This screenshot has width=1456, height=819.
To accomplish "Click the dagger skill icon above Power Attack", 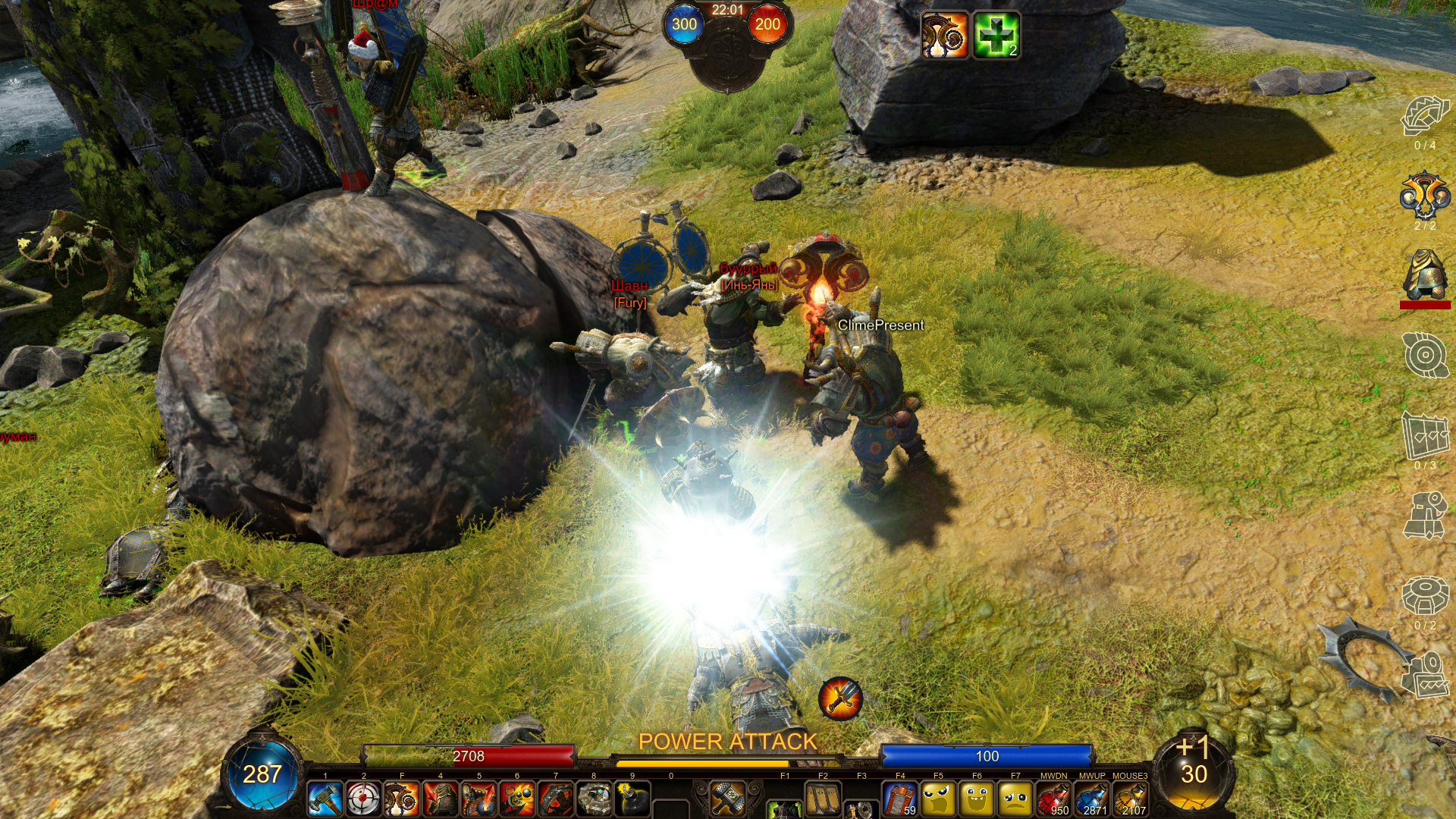I will [x=840, y=698].
